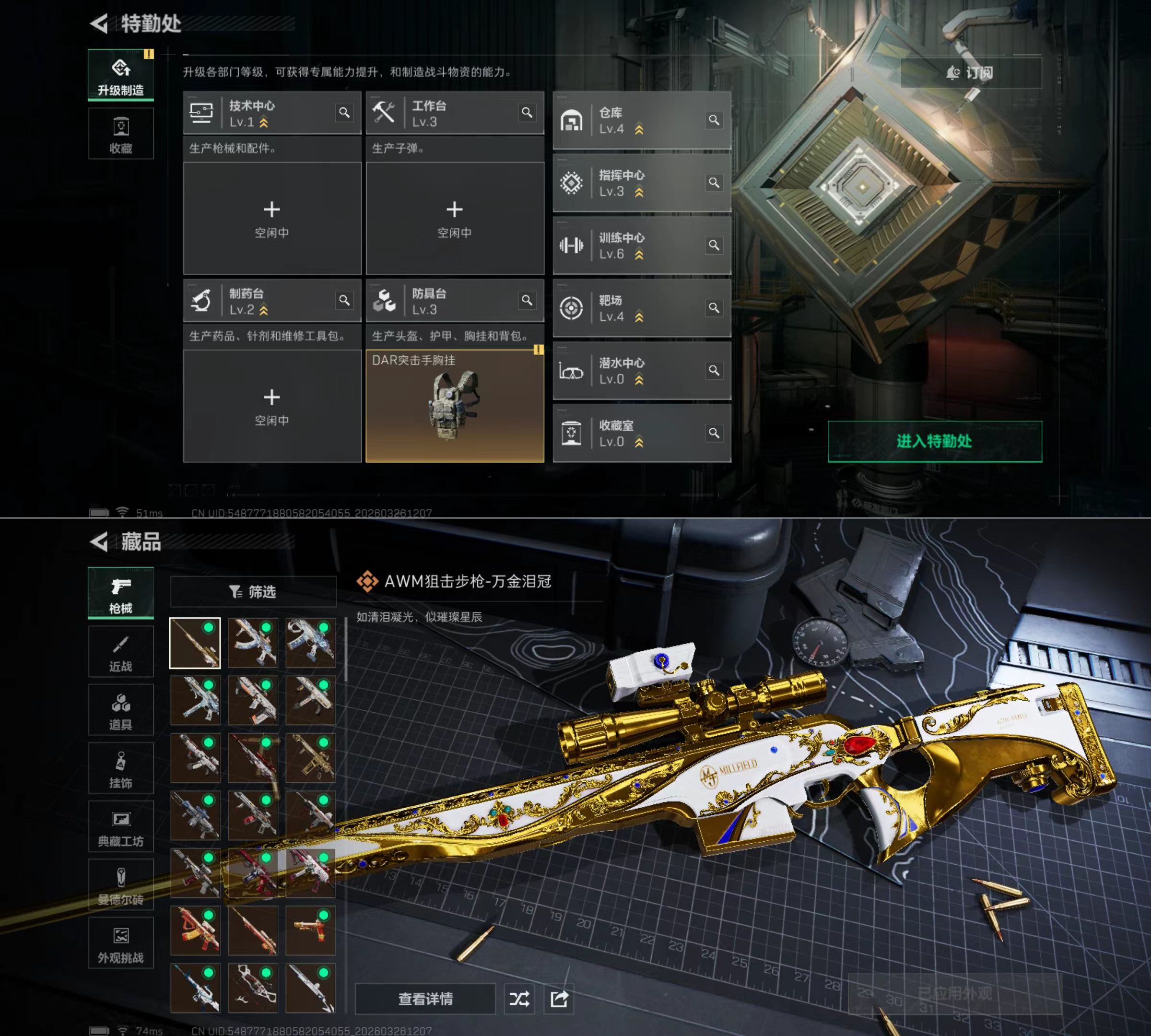
Task: Click the shuffle random skin icon
Action: click(519, 999)
